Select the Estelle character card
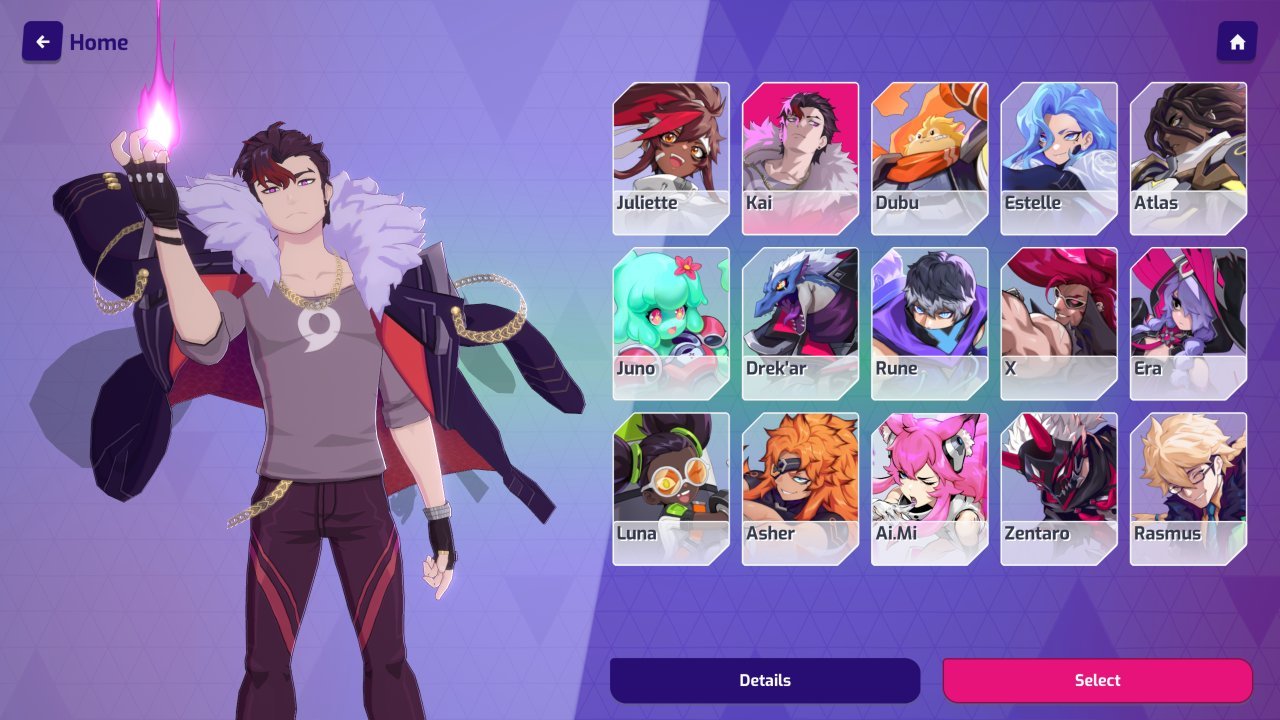The height and width of the screenshot is (720, 1280). click(1059, 158)
